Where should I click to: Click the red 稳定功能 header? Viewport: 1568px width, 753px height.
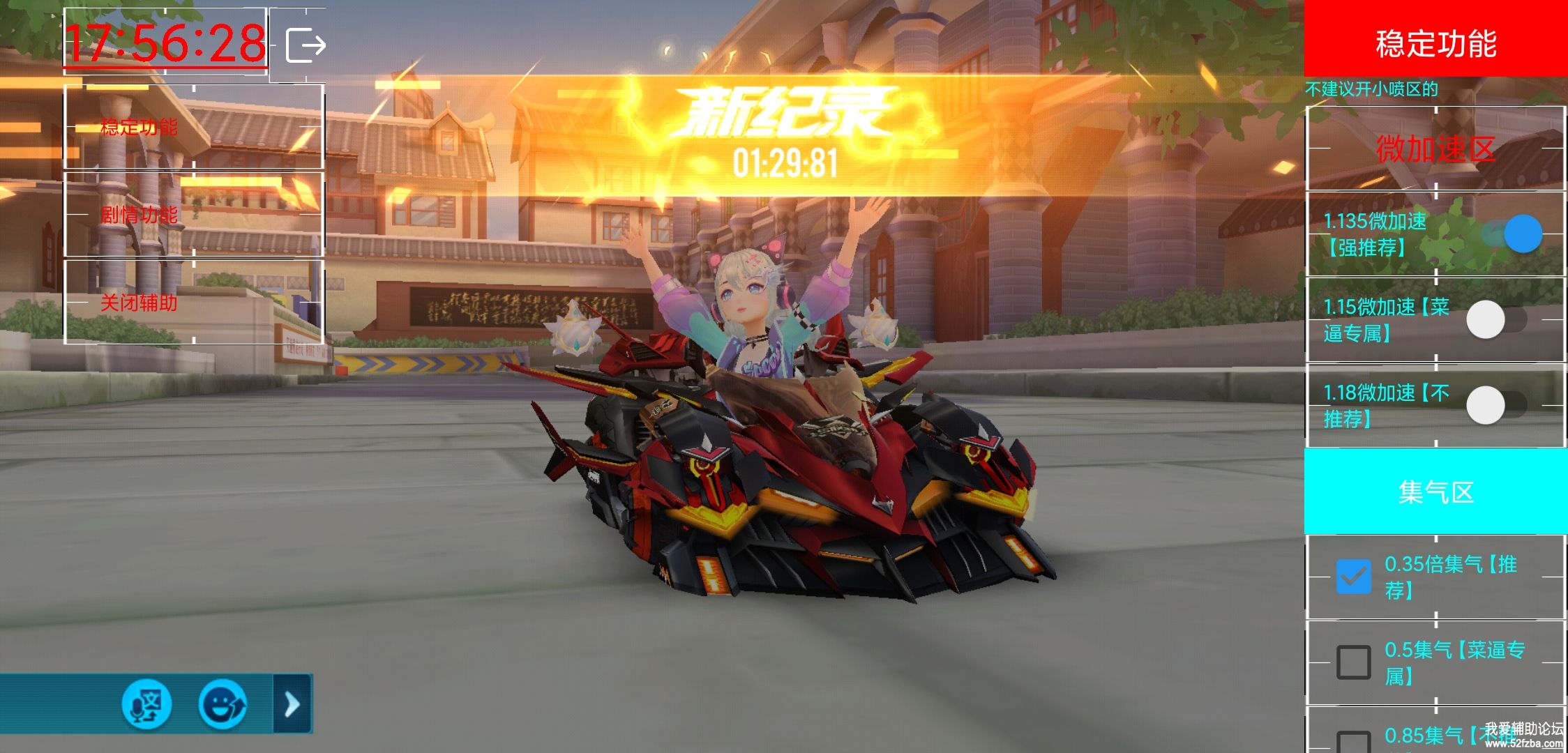[x=1435, y=43]
